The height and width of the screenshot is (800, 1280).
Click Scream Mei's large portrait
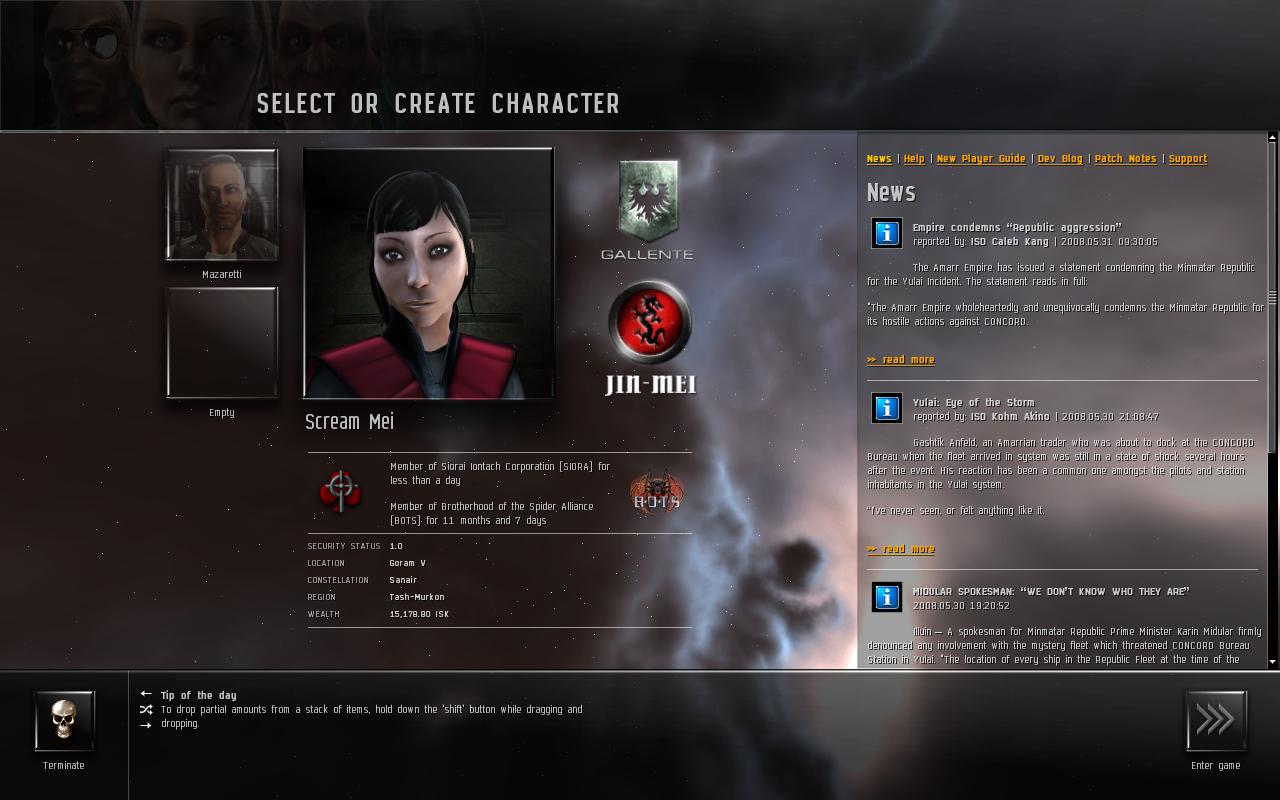click(428, 273)
